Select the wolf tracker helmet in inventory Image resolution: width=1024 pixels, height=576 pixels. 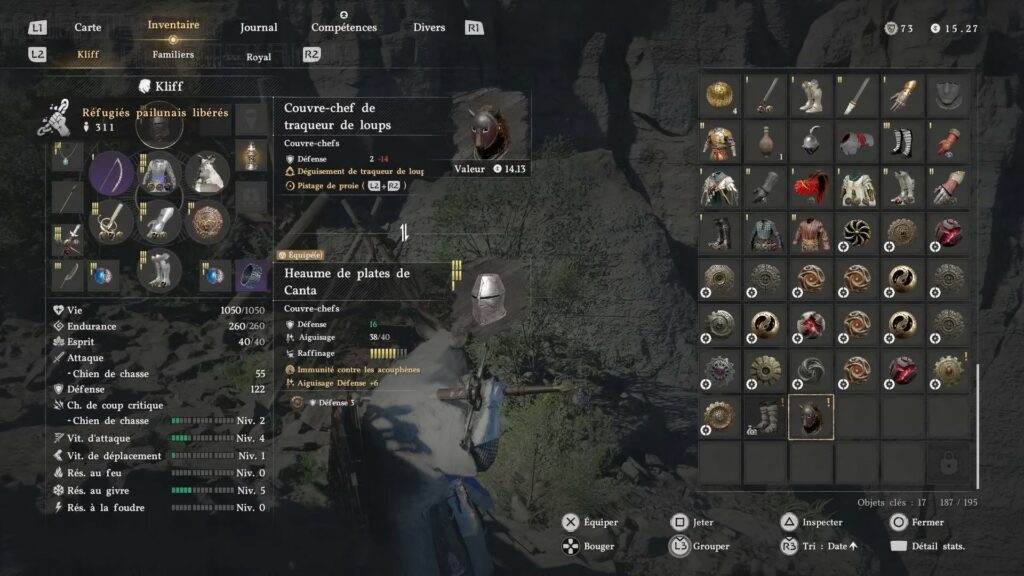click(811, 417)
